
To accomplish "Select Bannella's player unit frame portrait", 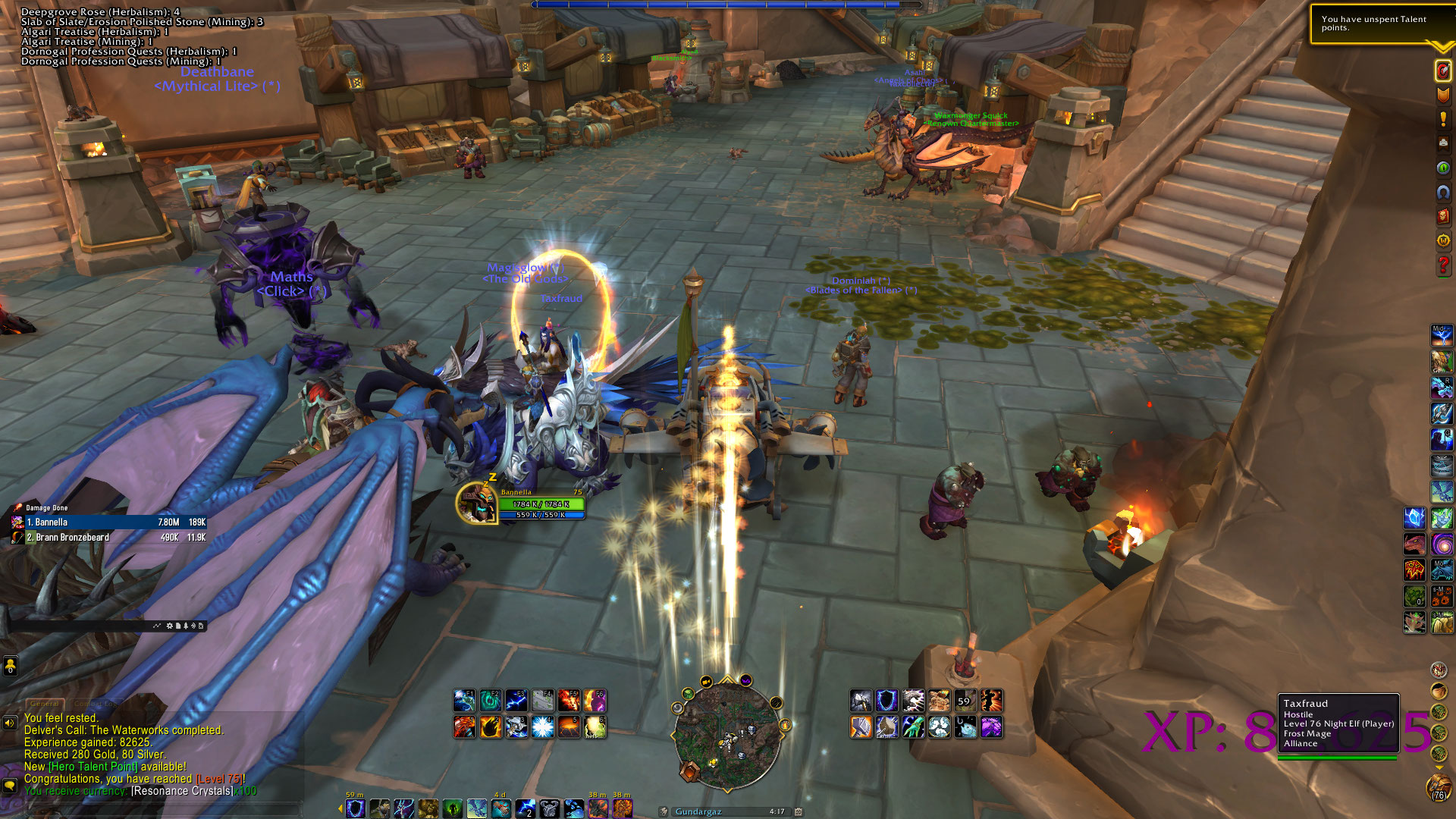I will coord(476,502).
